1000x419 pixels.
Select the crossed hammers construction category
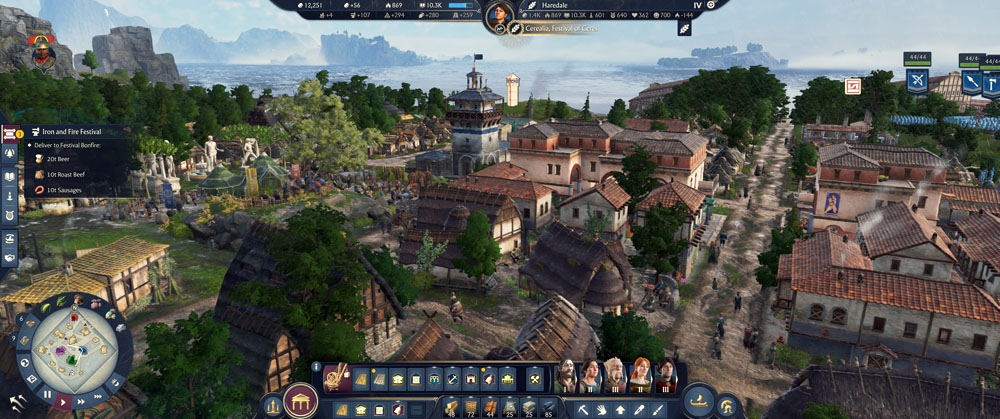(x=534, y=379)
